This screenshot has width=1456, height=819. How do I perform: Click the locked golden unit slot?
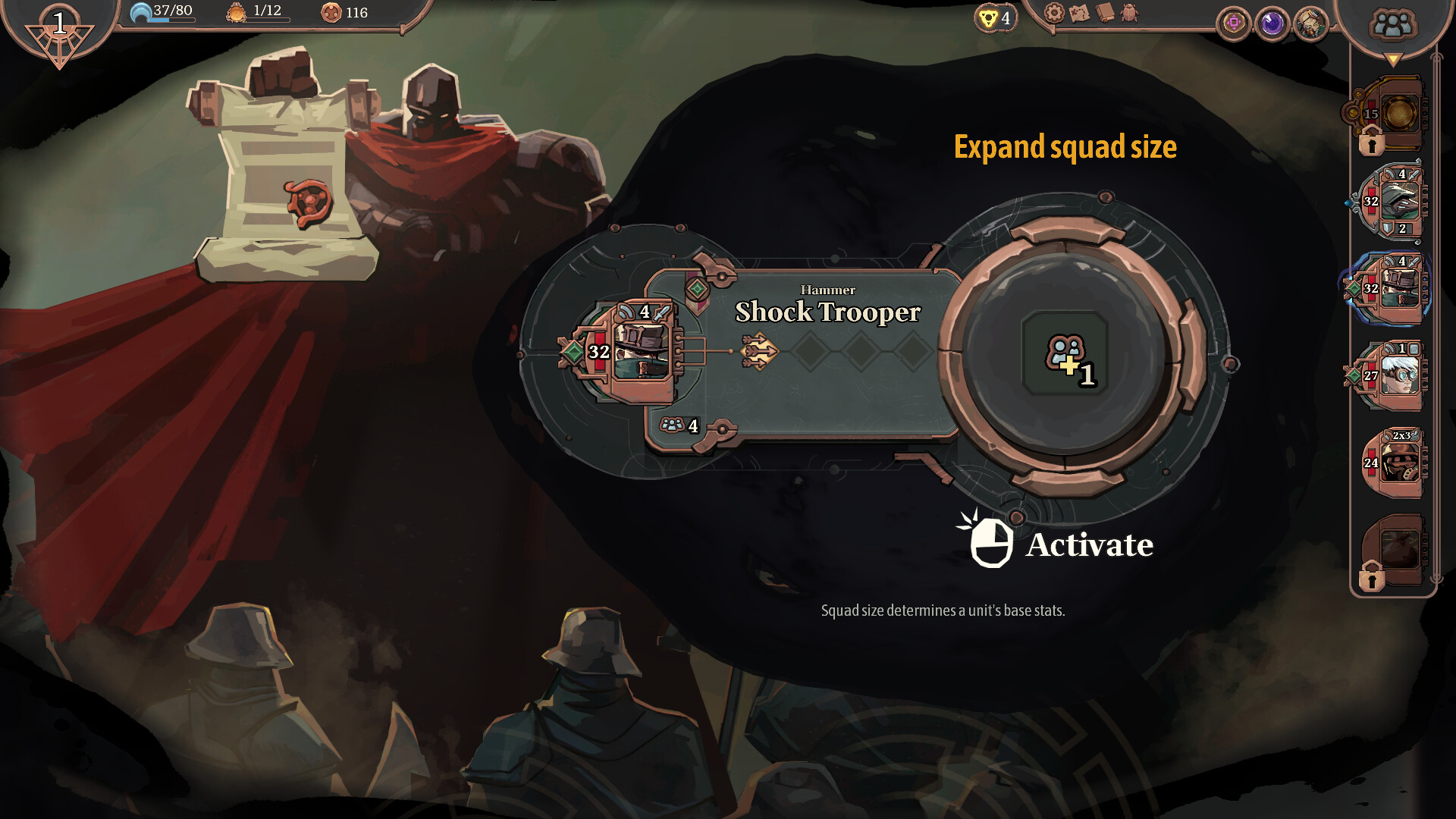(x=1394, y=115)
